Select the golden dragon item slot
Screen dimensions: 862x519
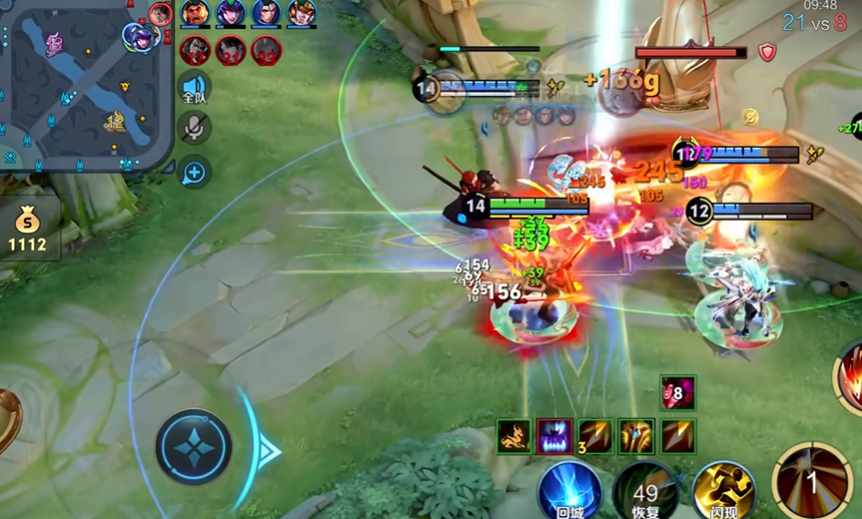tap(514, 436)
